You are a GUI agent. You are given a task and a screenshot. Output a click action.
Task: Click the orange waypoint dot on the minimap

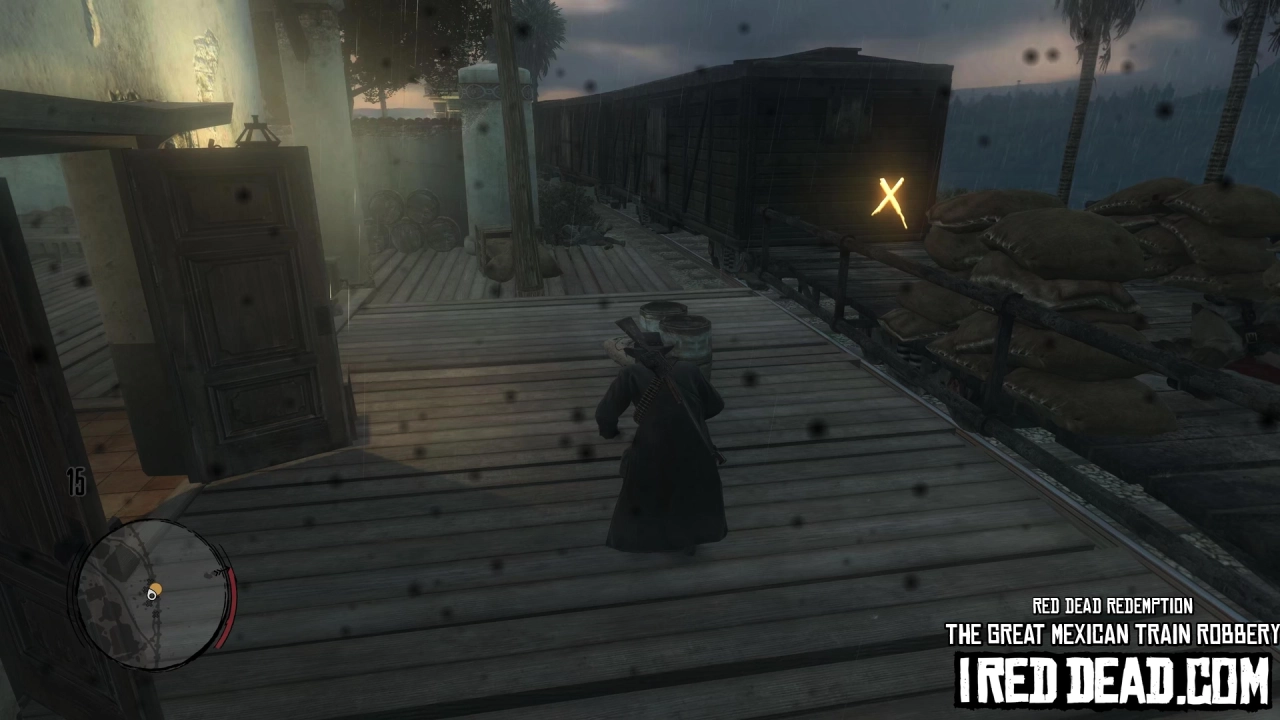(x=157, y=588)
